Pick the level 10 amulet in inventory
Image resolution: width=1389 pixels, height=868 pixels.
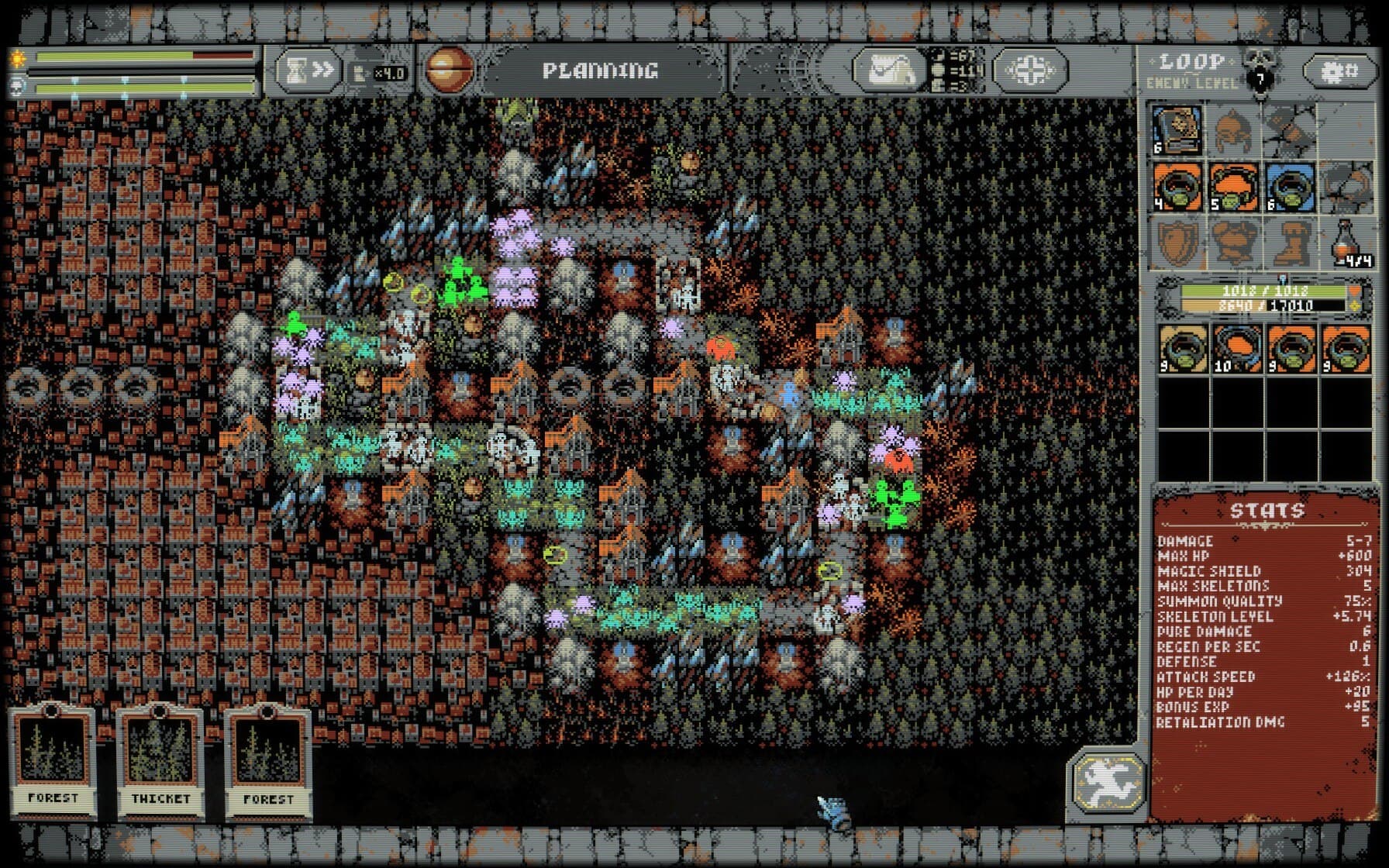click(x=1237, y=349)
